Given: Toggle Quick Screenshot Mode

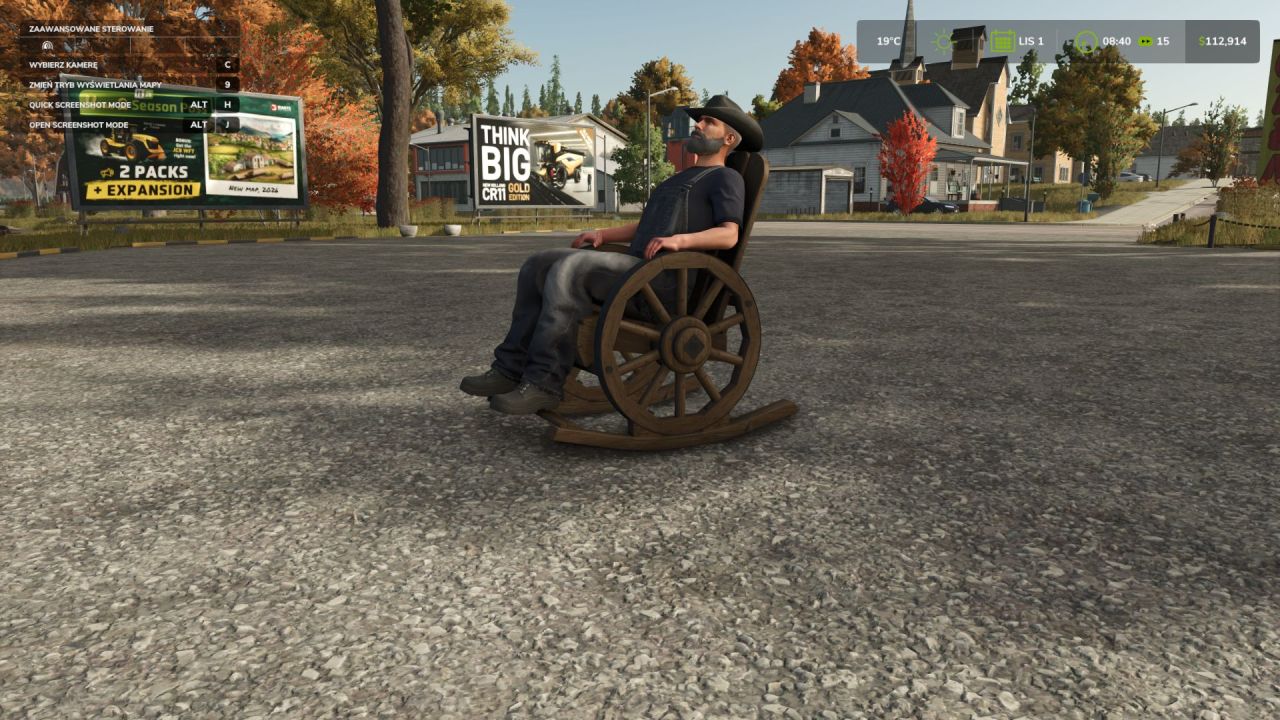Looking at the screenshot, I should [x=80, y=106].
